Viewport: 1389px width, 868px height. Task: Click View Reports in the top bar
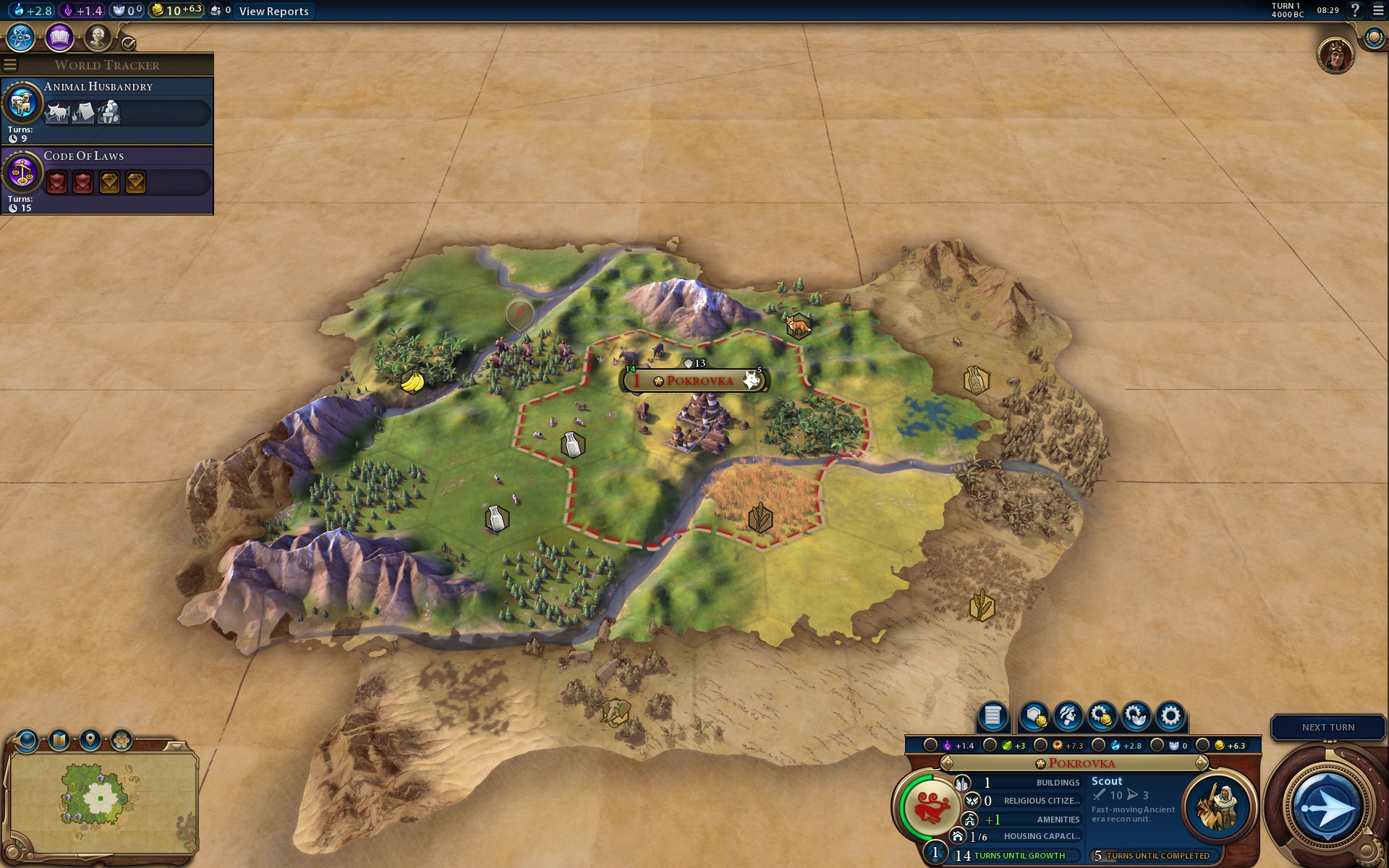273,11
